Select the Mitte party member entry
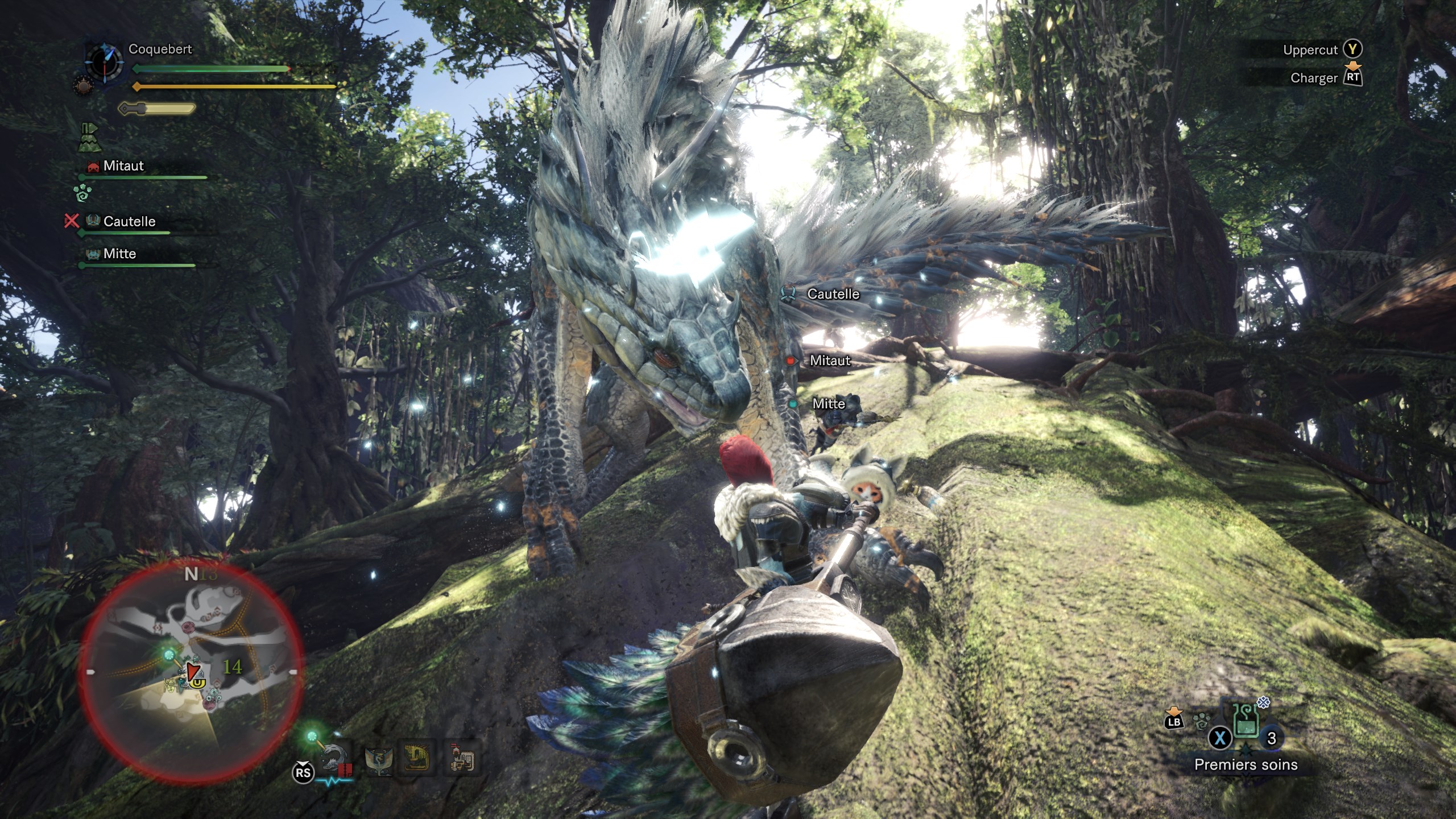The width and height of the screenshot is (1456, 819). coord(119,254)
